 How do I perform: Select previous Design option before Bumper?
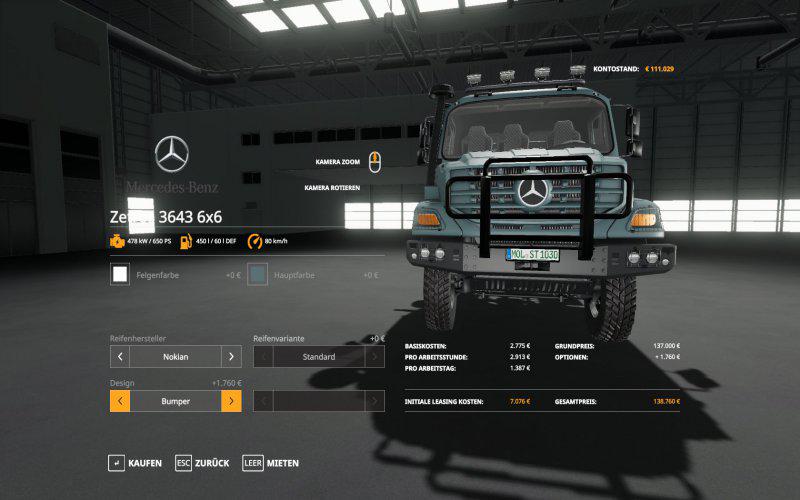(120, 401)
